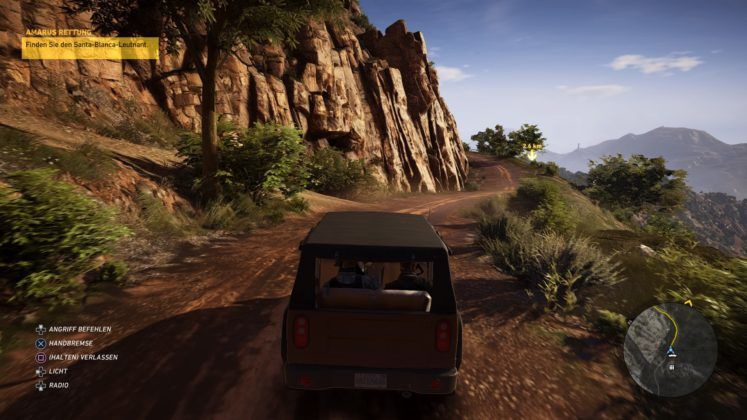Click the yellow waypoint marker above the road

point(532,154)
